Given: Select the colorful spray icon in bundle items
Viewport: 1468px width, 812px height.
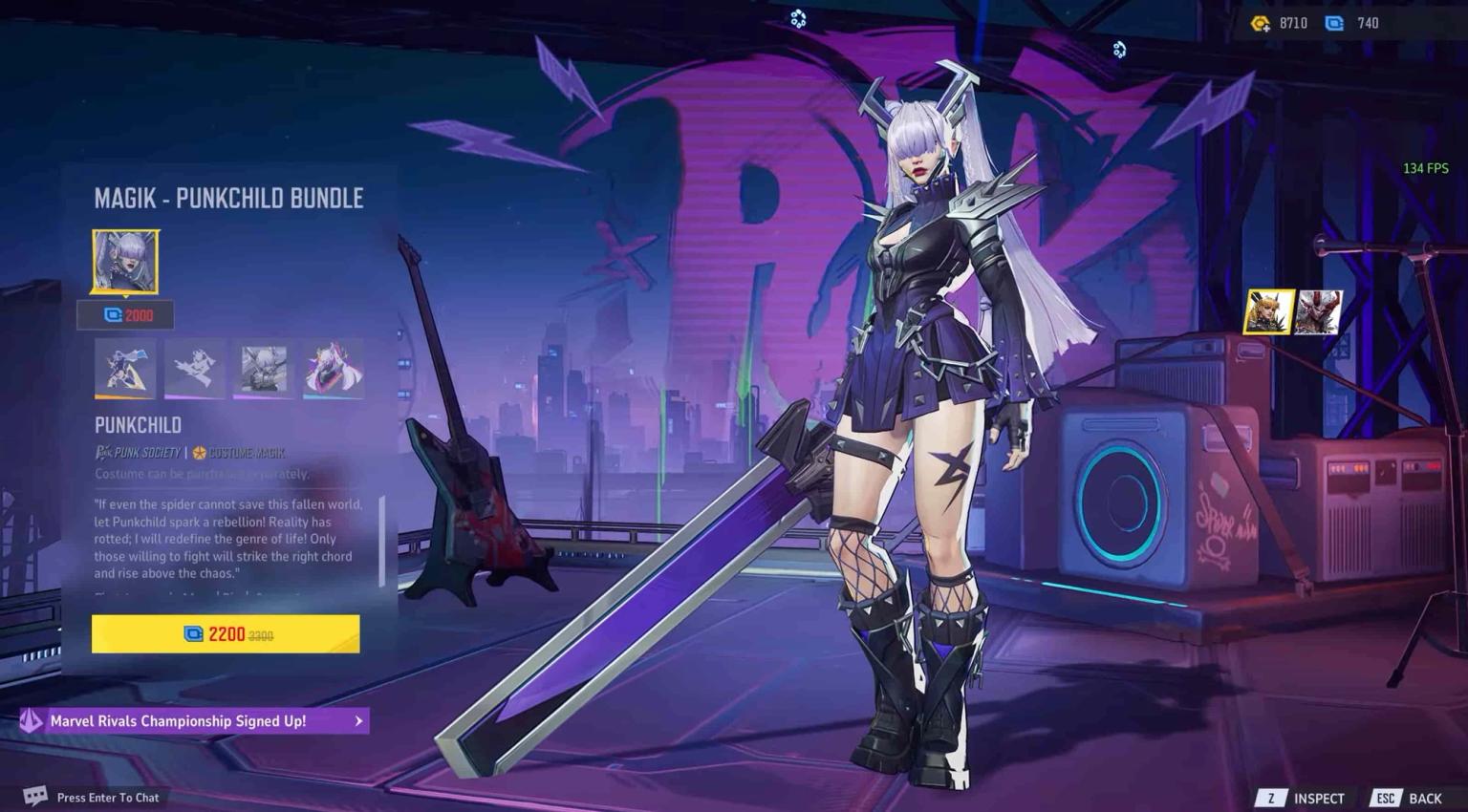Looking at the screenshot, I should click(333, 369).
